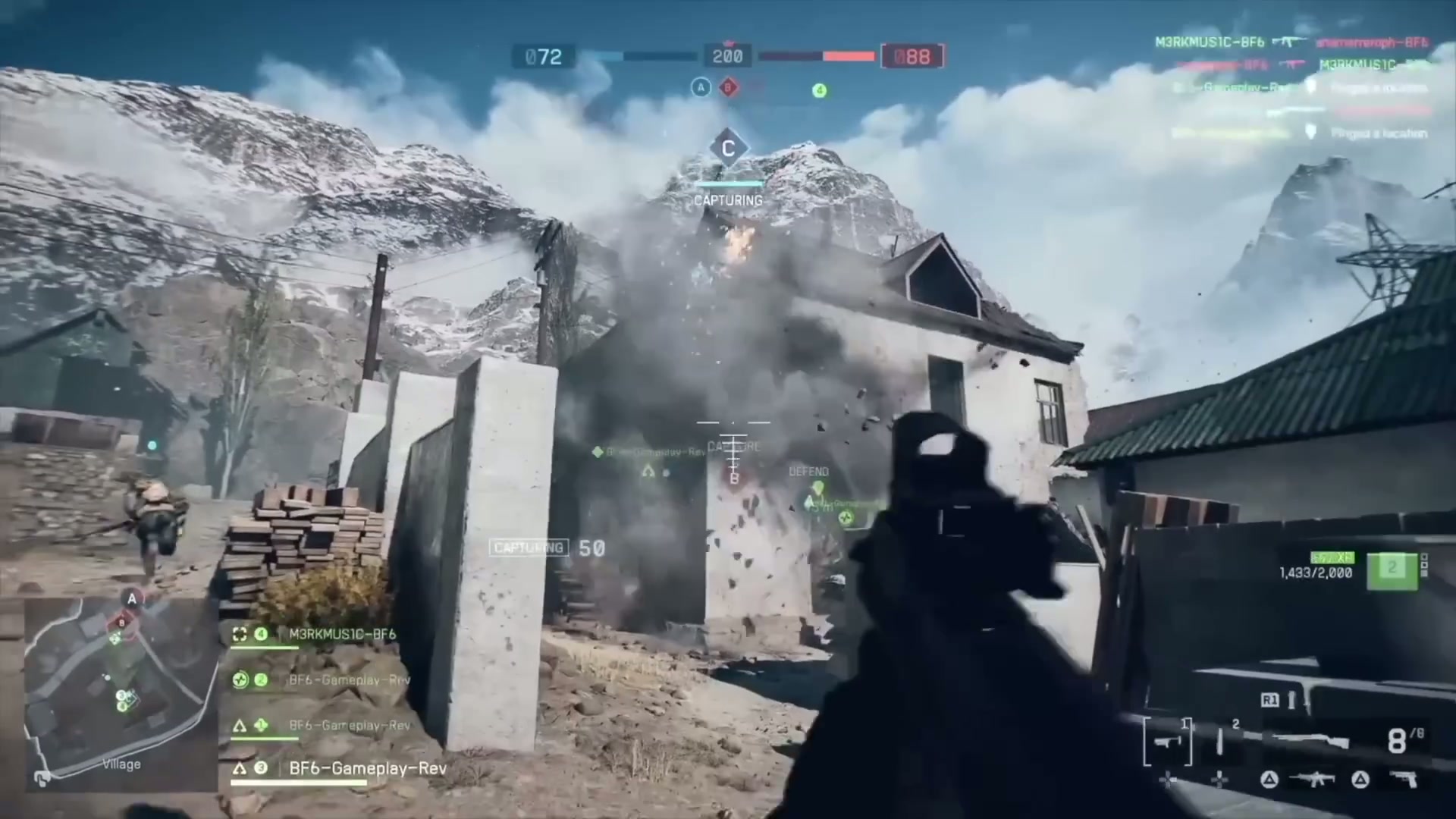Click the ping shield icon in the kill feed
The width and height of the screenshot is (1456, 819).
pyautogui.click(x=1311, y=131)
